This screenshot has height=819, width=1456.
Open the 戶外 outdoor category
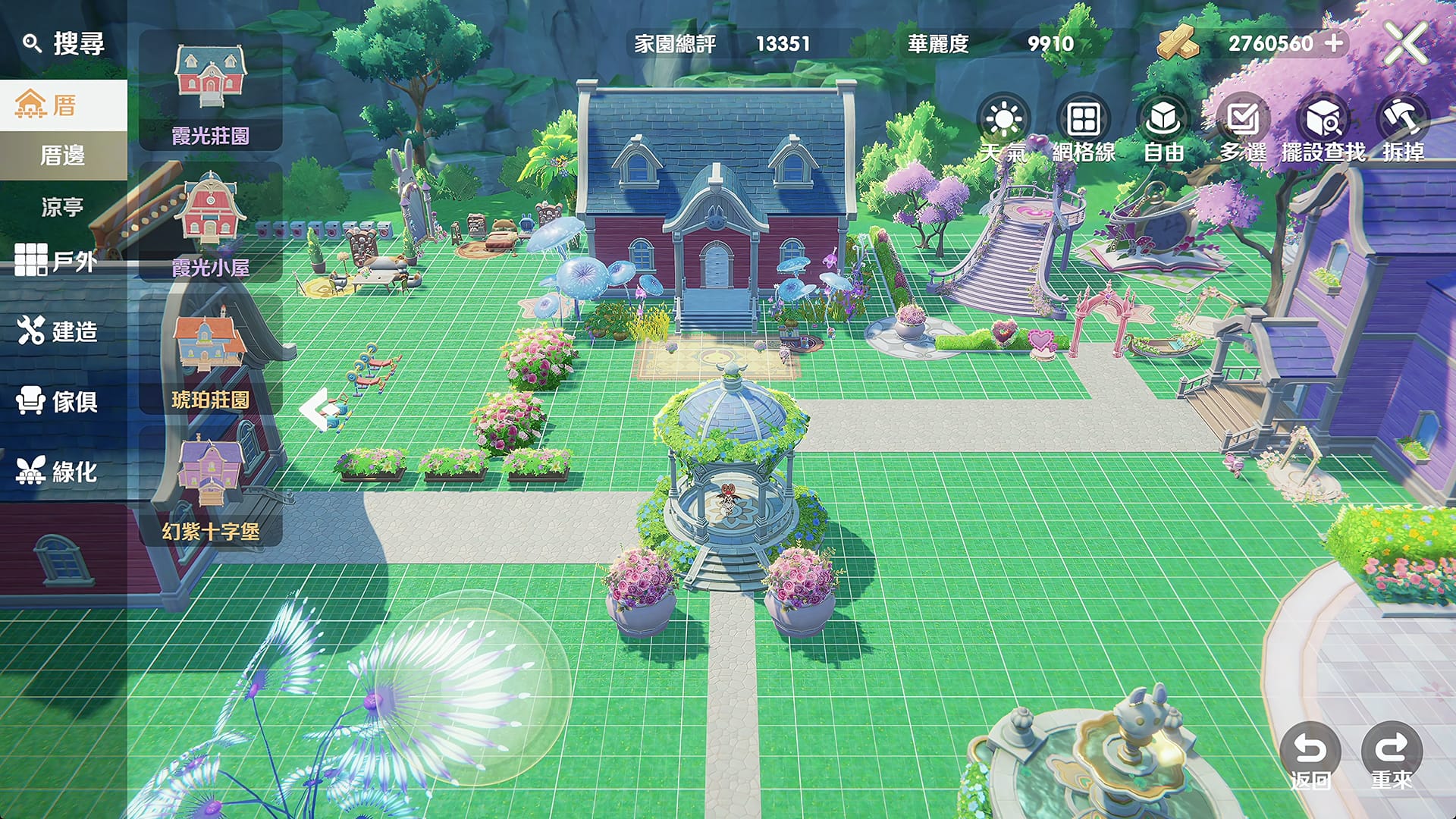(56, 262)
